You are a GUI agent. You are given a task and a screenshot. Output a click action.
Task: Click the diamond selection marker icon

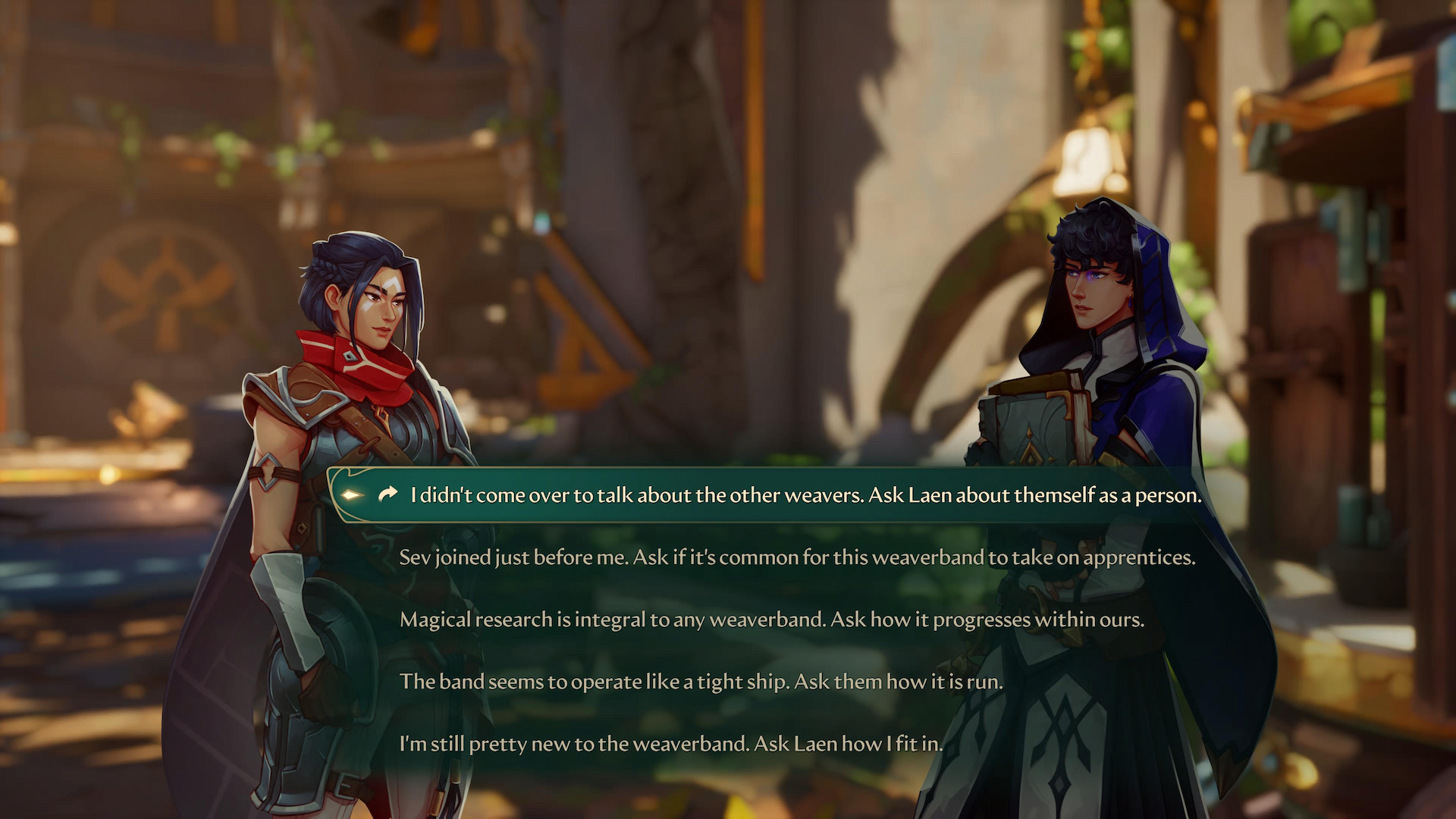[352, 494]
